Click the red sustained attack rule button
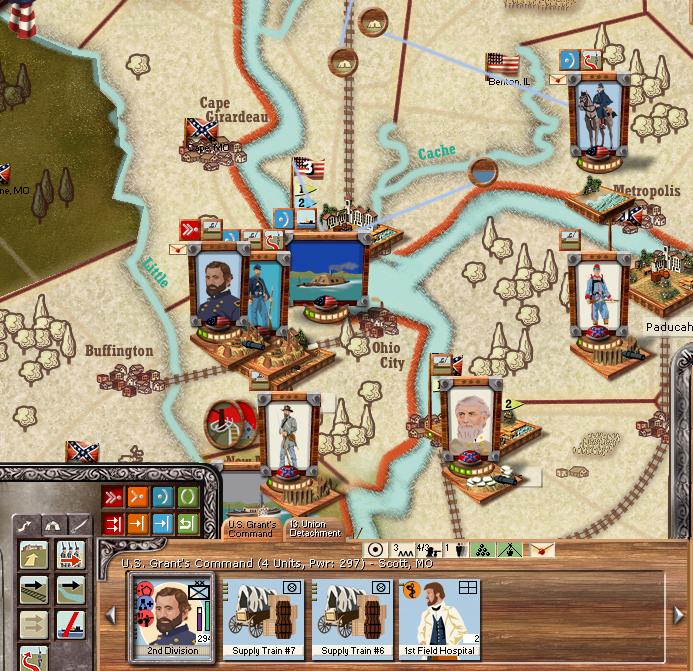 coord(112,523)
